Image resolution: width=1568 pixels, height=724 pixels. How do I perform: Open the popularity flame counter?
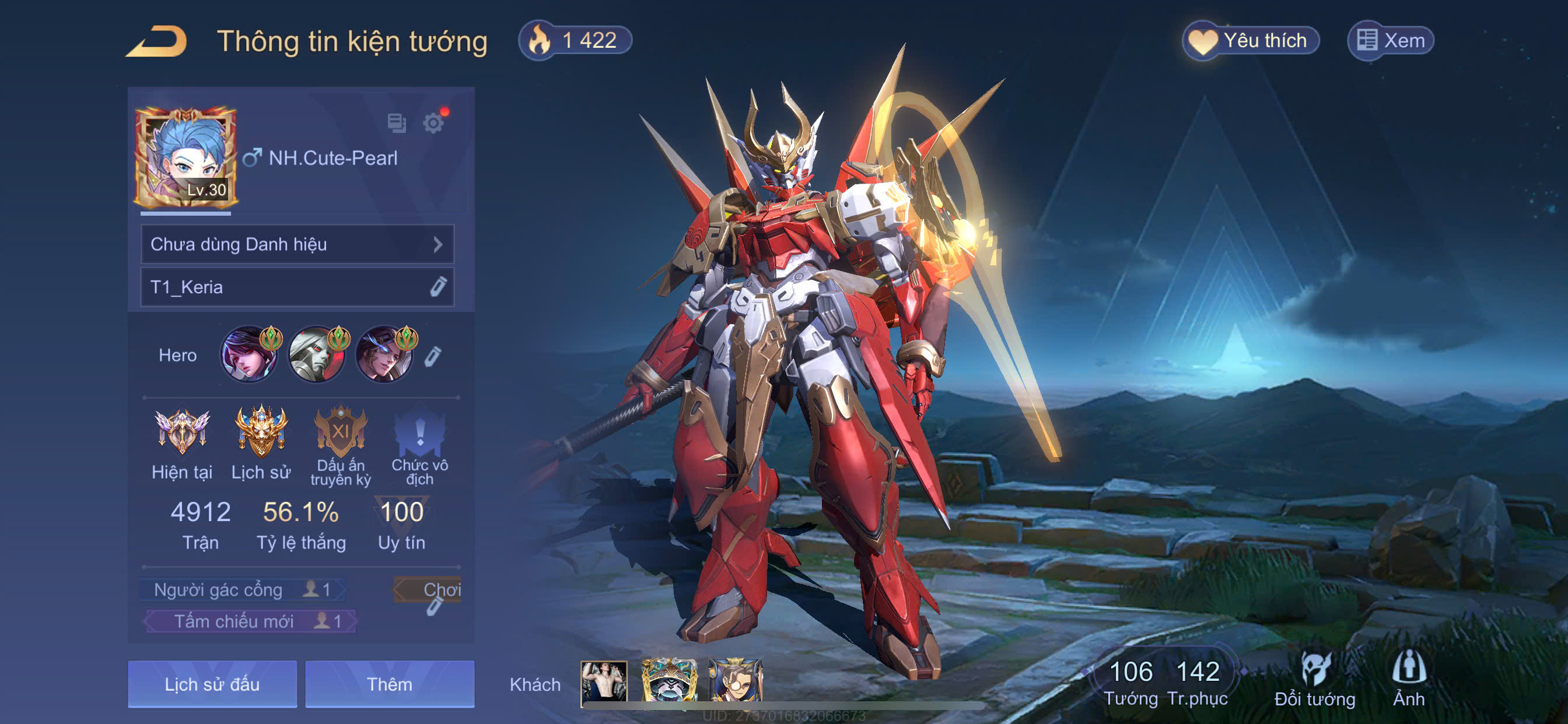[575, 41]
